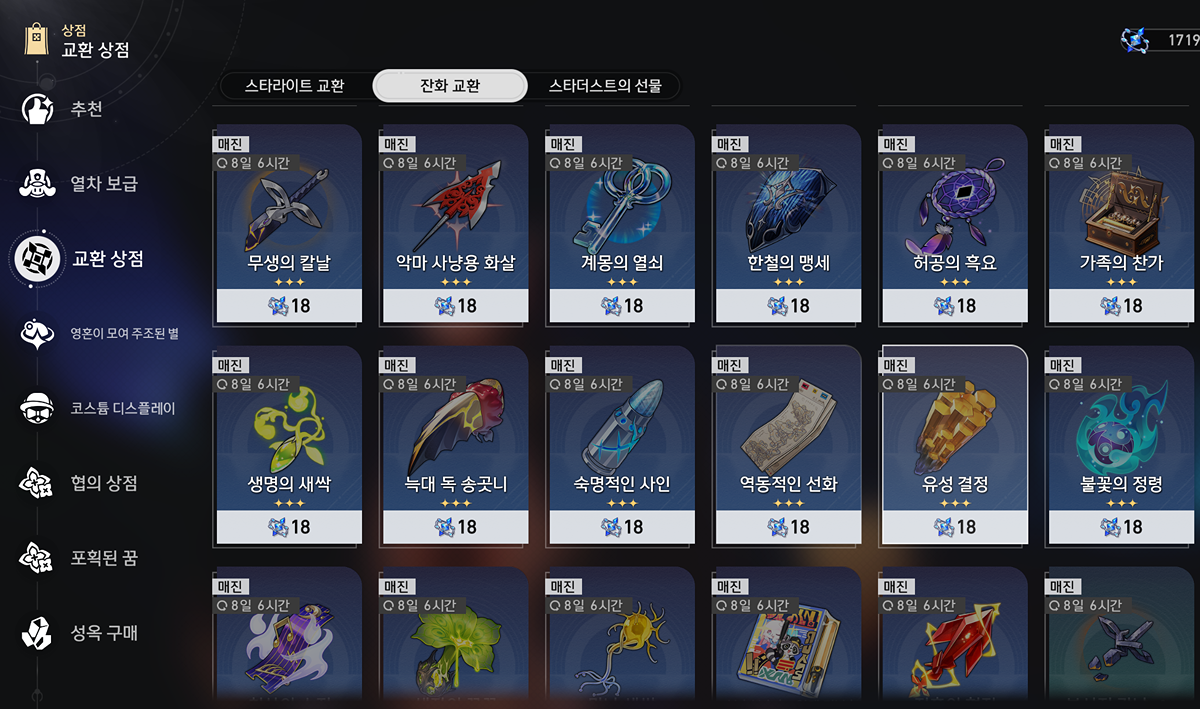Click the 계몽의 열쇠 item card

click(x=621, y=225)
